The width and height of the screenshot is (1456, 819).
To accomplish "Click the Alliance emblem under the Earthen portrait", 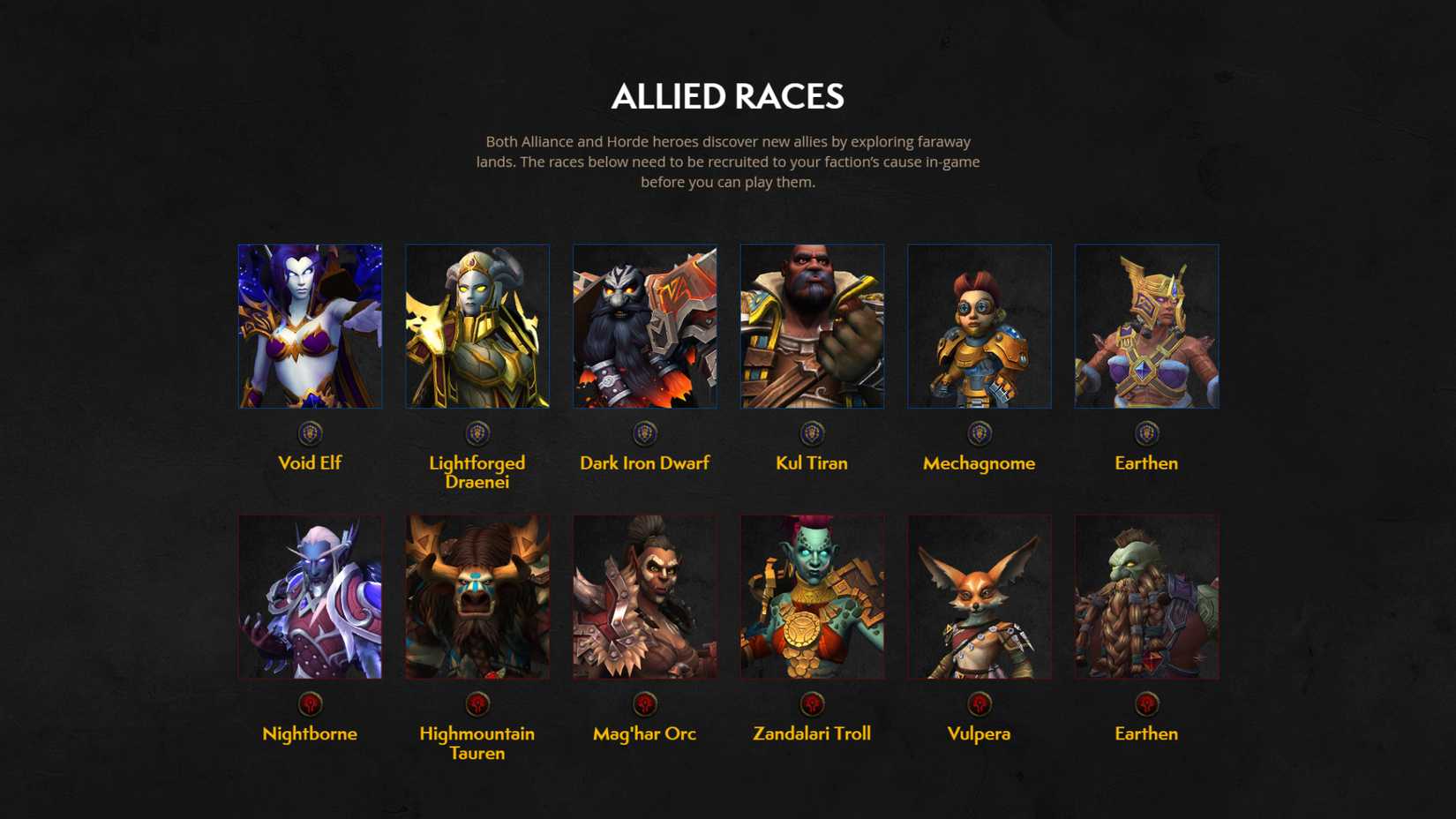I will [x=1146, y=432].
